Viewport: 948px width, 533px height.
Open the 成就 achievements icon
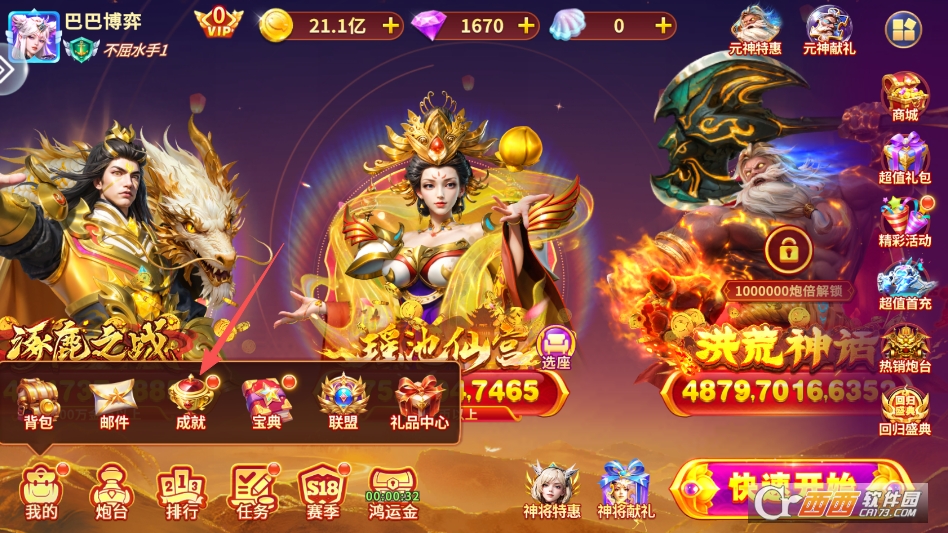(190, 402)
